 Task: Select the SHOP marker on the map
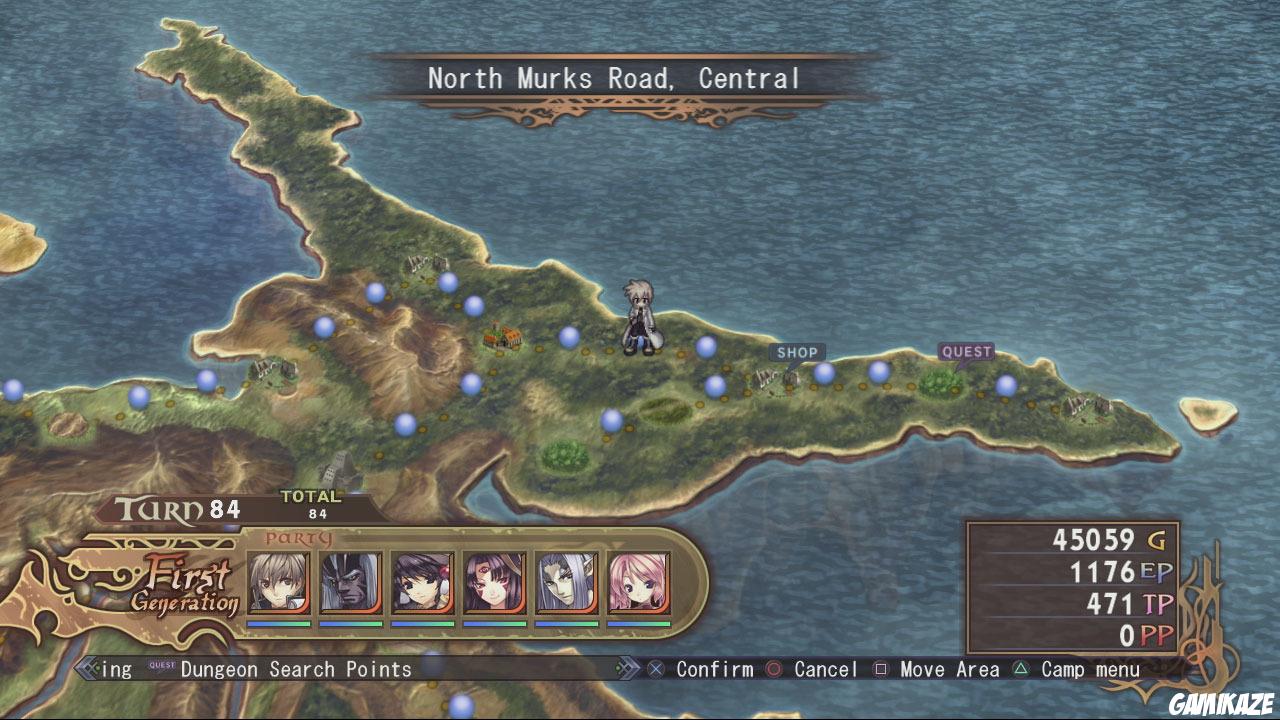[x=797, y=352]
